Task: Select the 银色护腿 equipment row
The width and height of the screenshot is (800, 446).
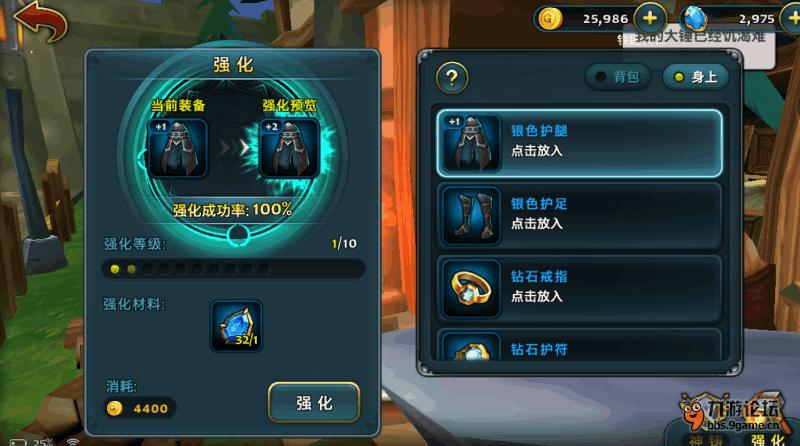Action: tap(581, 140)
